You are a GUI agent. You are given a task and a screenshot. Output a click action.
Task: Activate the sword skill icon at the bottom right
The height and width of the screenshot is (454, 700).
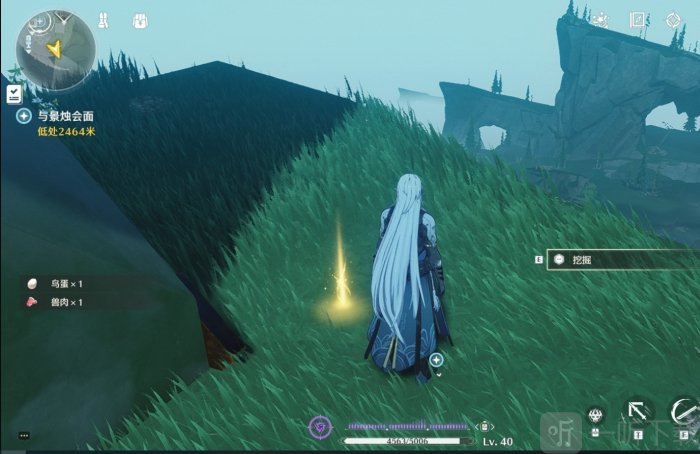pyautogui.click(x=684, y=411)
